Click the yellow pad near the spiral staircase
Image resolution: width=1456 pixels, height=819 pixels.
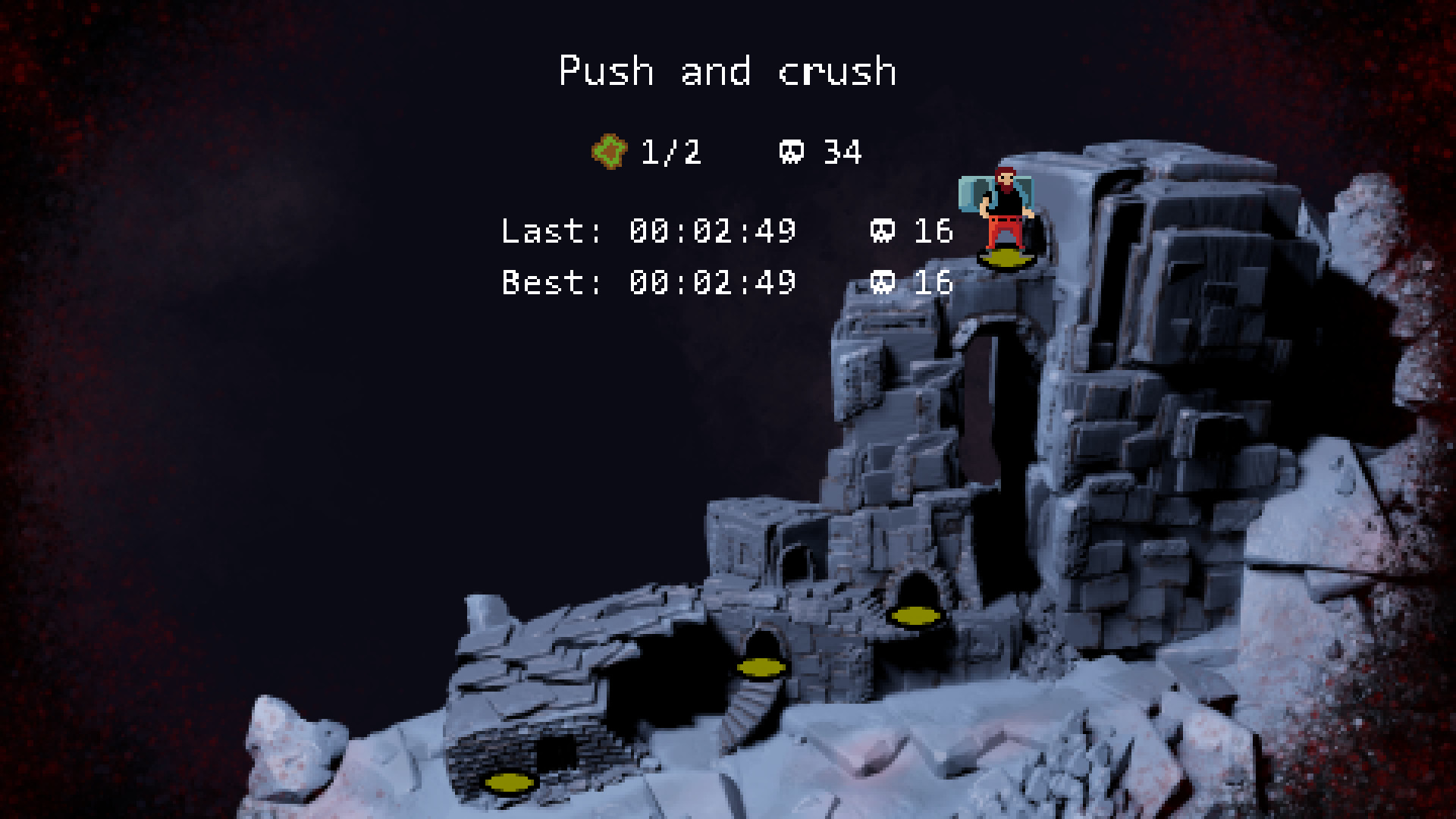(x=762, y=667)
